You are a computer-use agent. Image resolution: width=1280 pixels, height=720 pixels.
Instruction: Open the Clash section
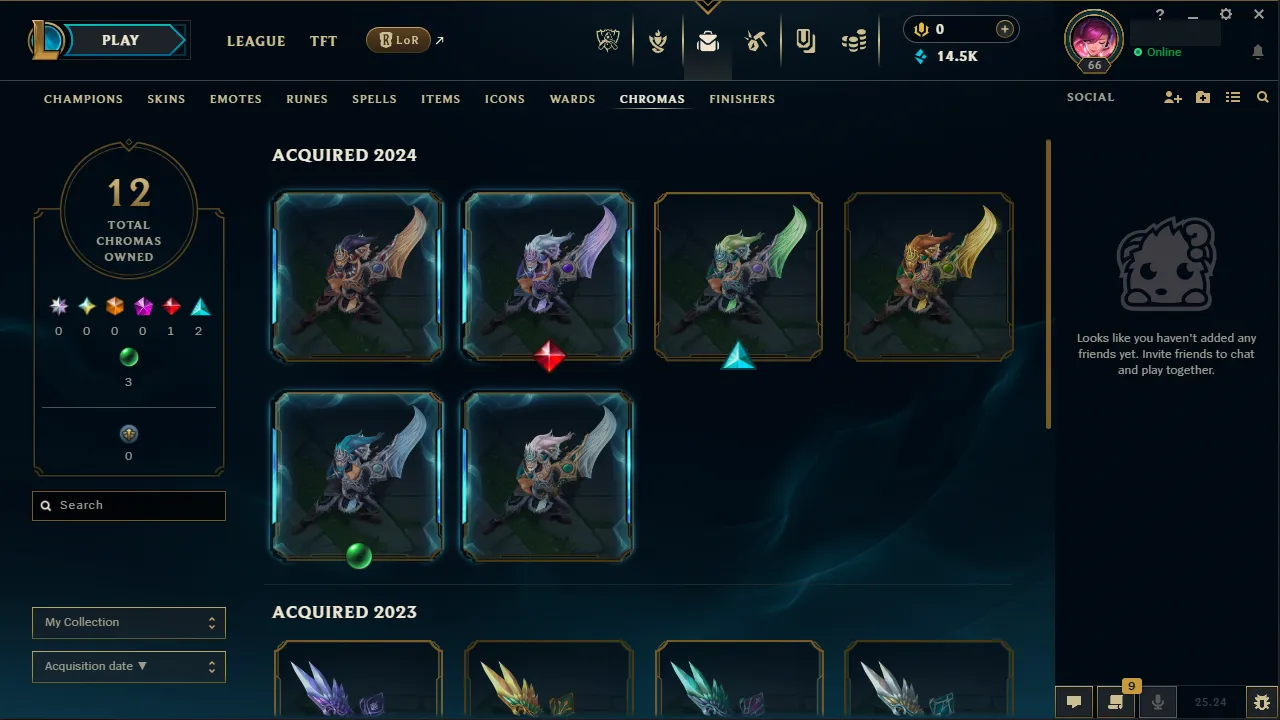coord(658,40)
